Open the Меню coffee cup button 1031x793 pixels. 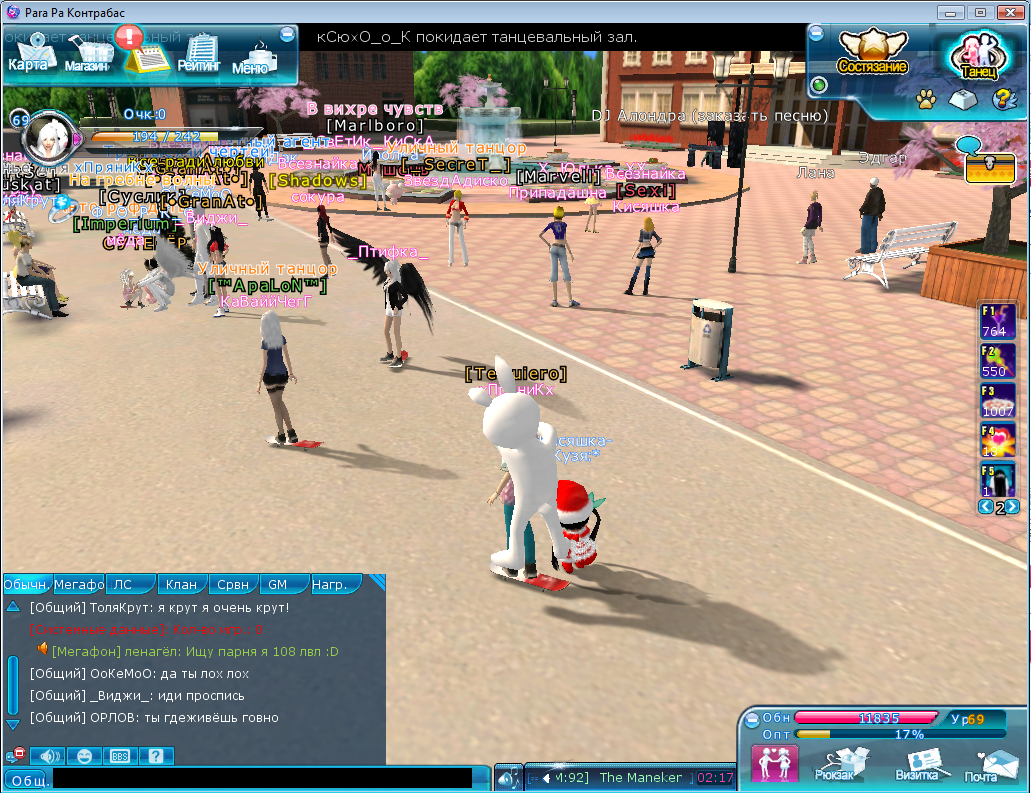point(251,59)
